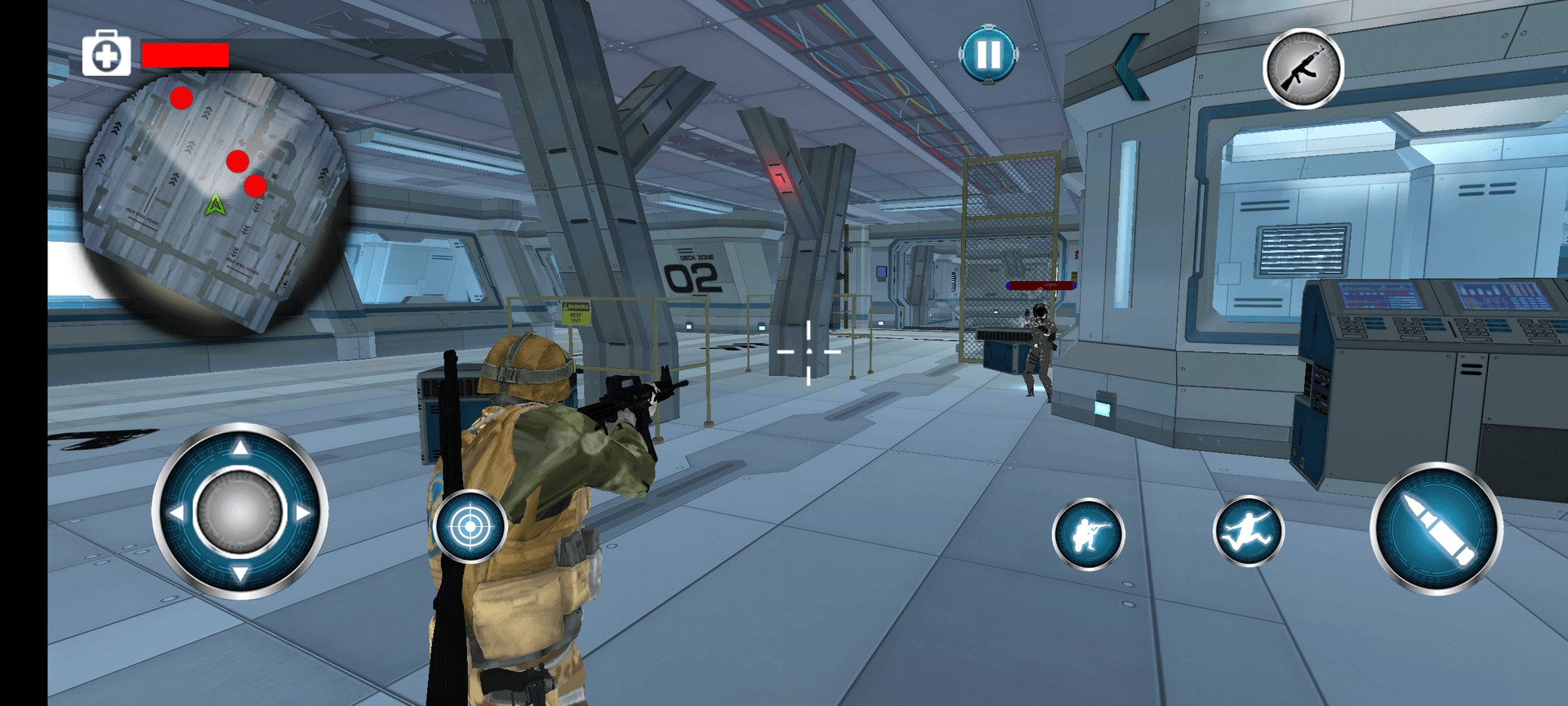This screenshot has width=1568, height=706.
Task: Tap the joystick's left arrow
Action: click(176, 513)
